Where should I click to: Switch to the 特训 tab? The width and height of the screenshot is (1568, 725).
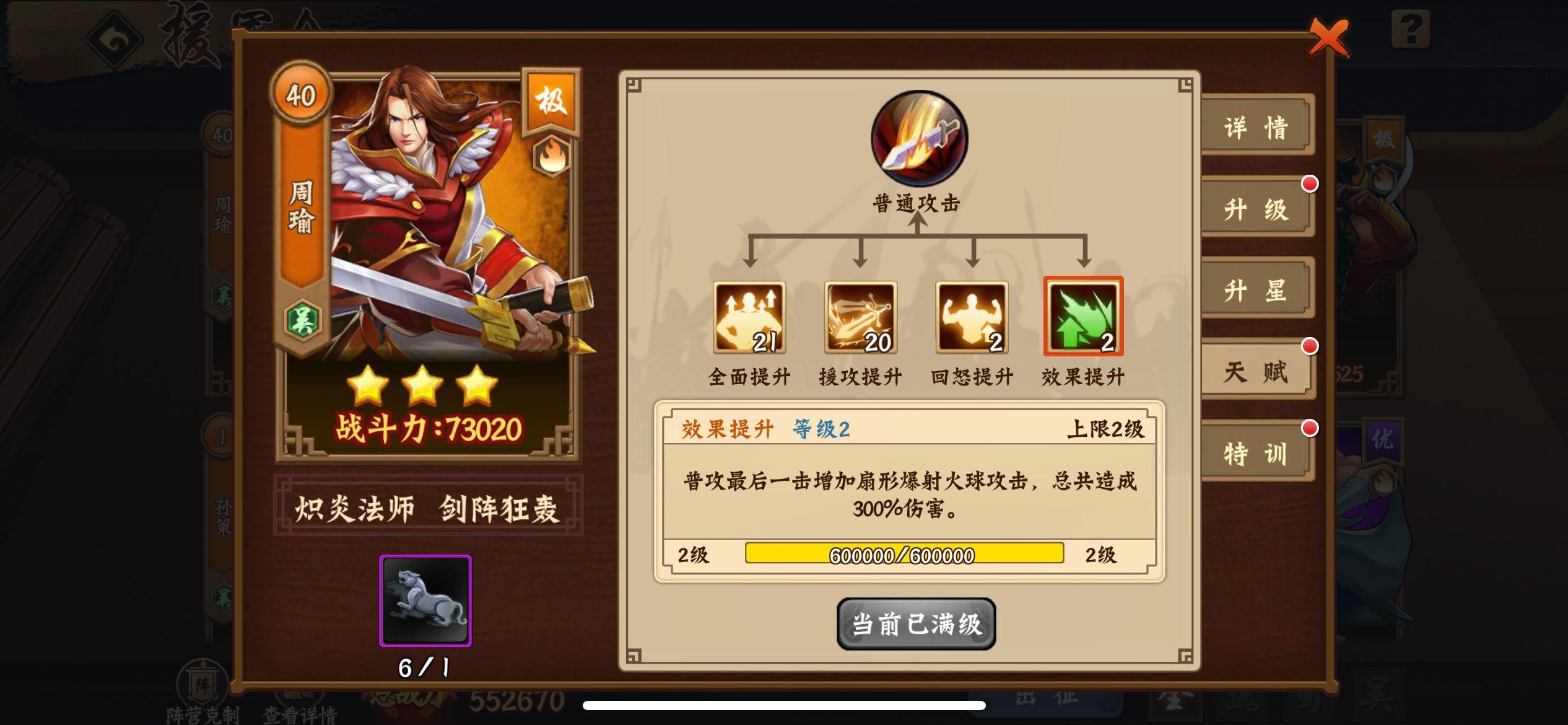click(x=1257, y=454)
